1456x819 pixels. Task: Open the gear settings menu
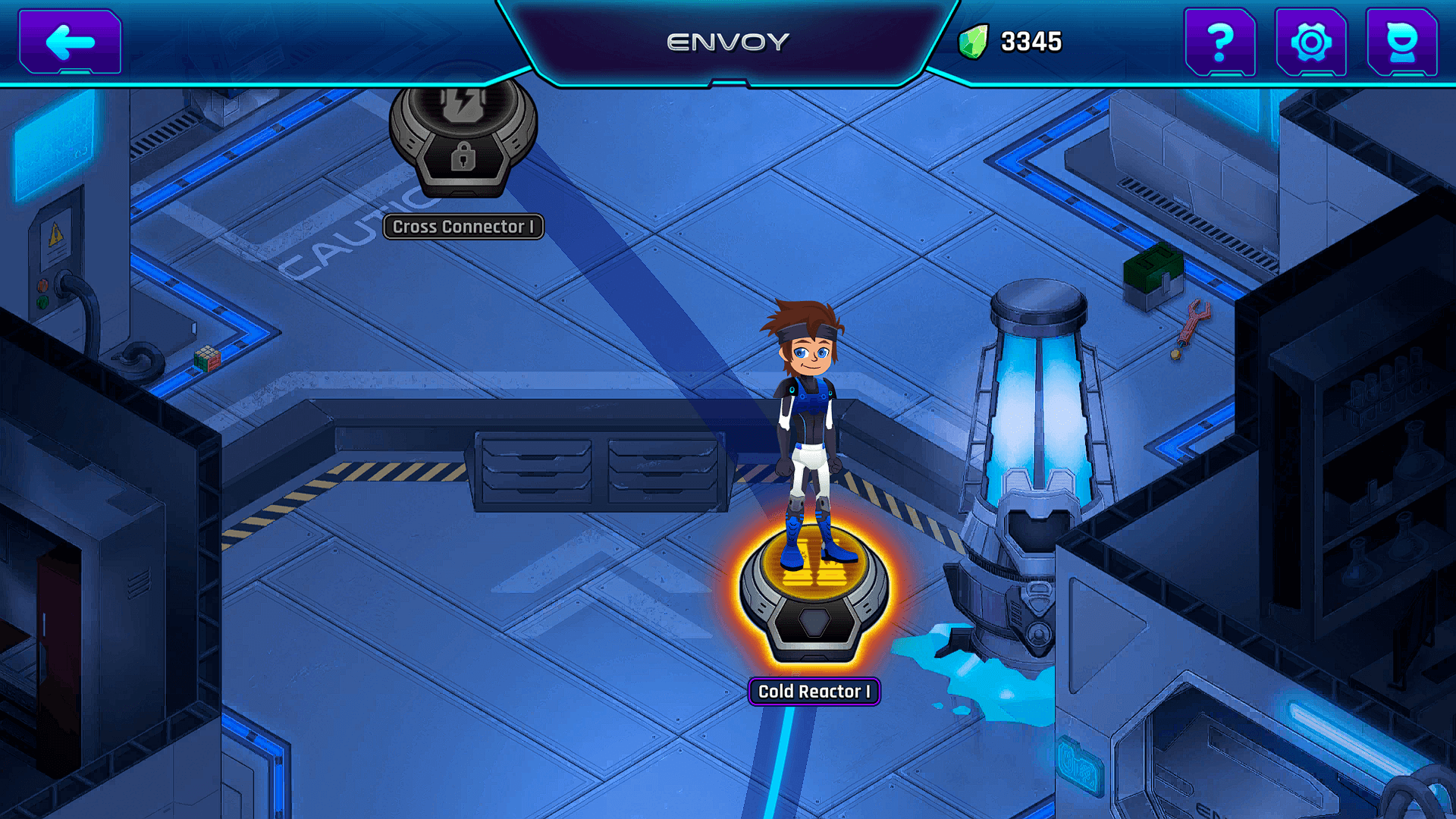[x=1310, y=42]
